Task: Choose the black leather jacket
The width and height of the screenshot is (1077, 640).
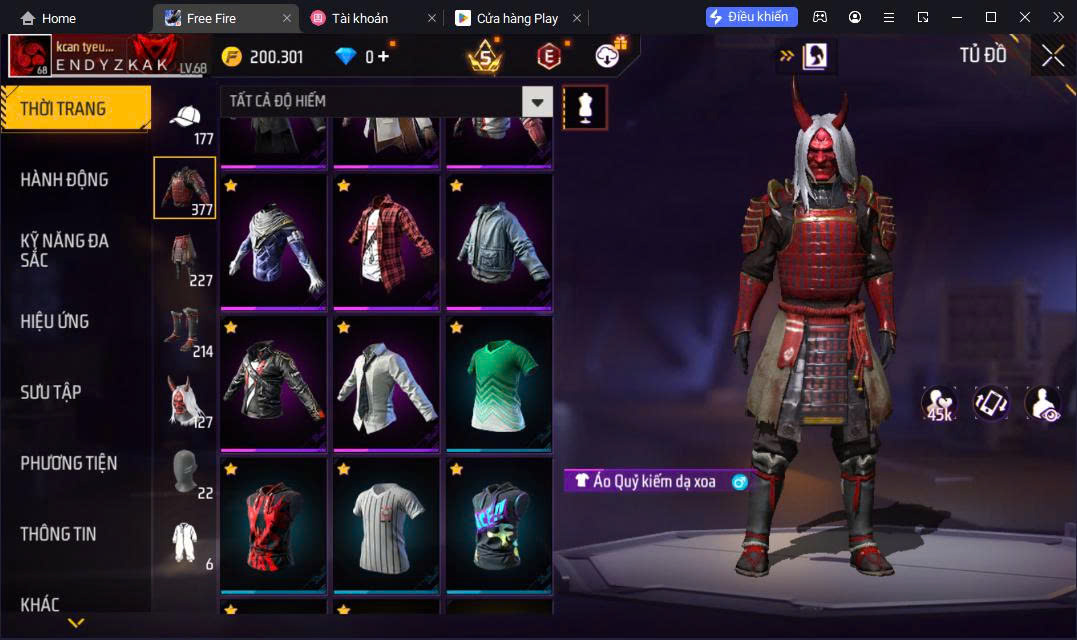Action: tap(273, 383)
